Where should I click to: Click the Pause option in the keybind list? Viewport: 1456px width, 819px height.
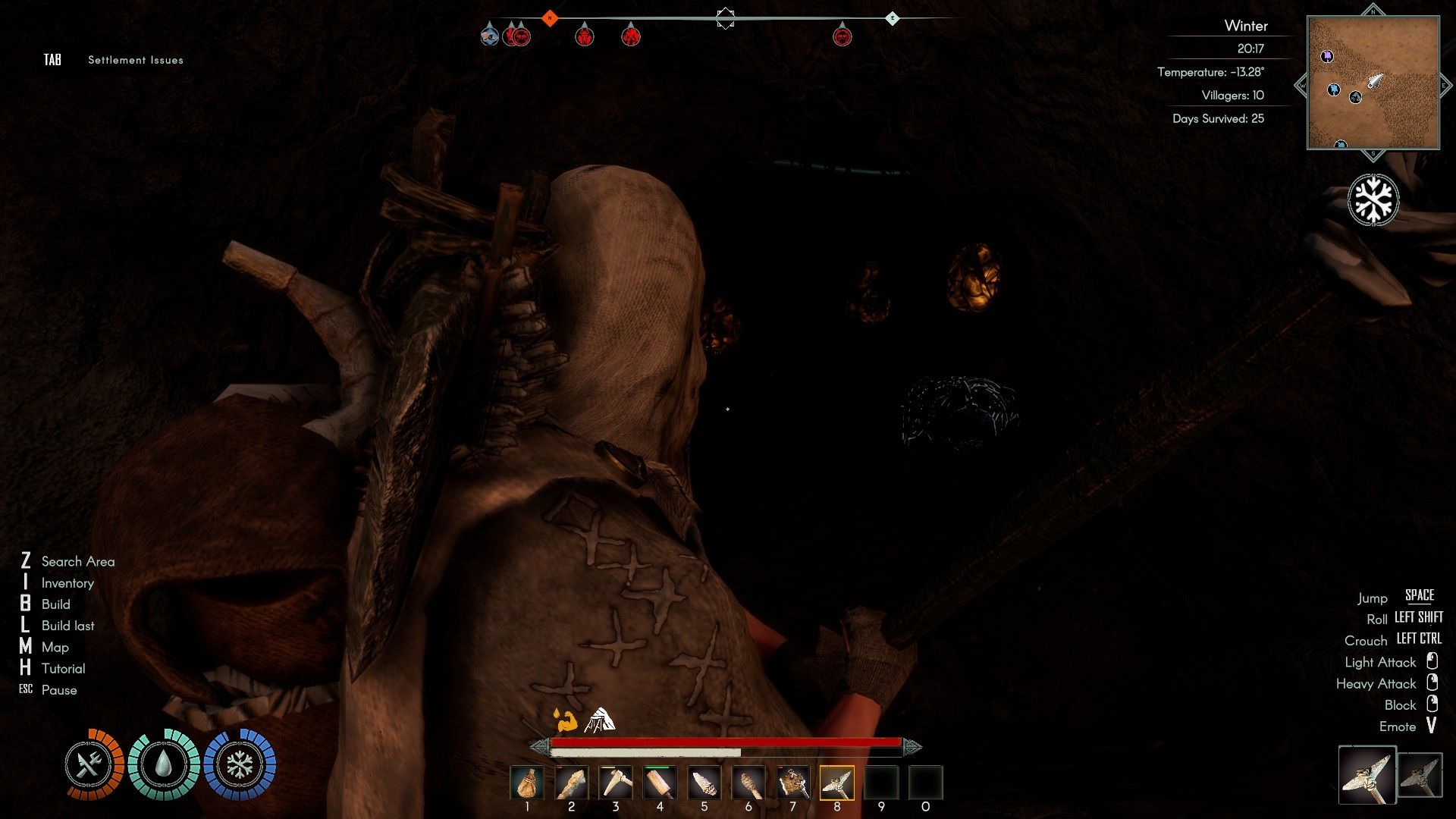click(x=58, y=690)
